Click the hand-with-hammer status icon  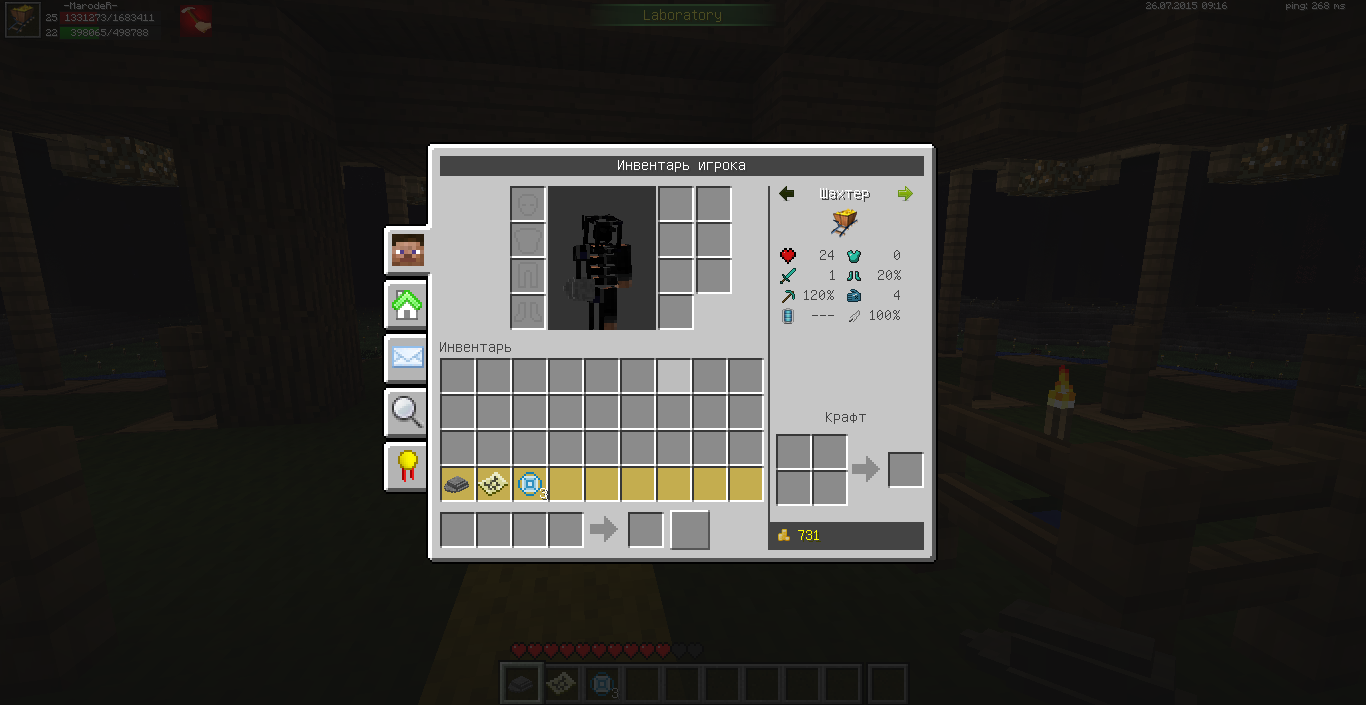(x=195, y=18)
